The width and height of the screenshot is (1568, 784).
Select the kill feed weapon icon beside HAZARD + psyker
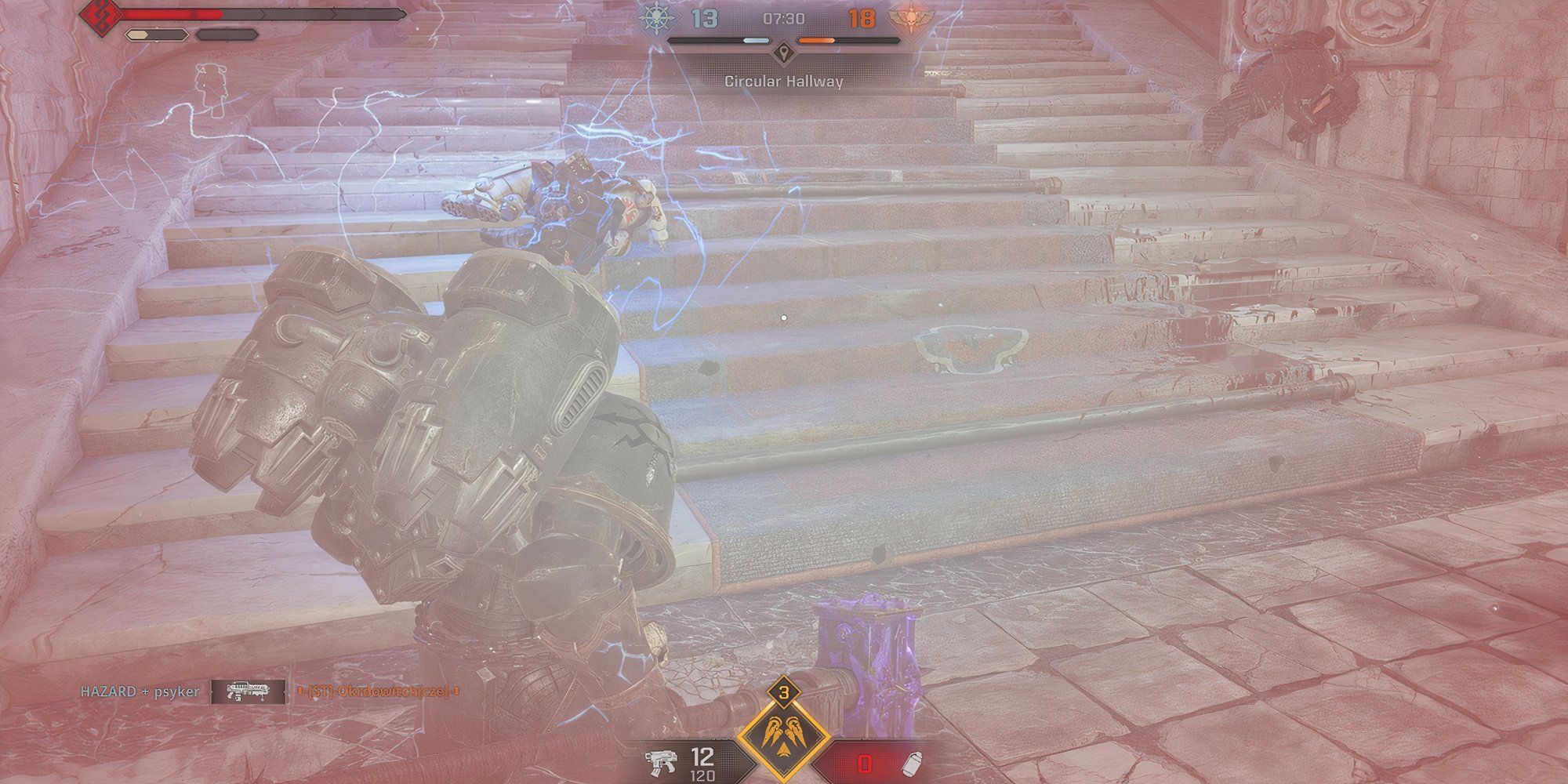pyautogui.click(x=248, y=691)
